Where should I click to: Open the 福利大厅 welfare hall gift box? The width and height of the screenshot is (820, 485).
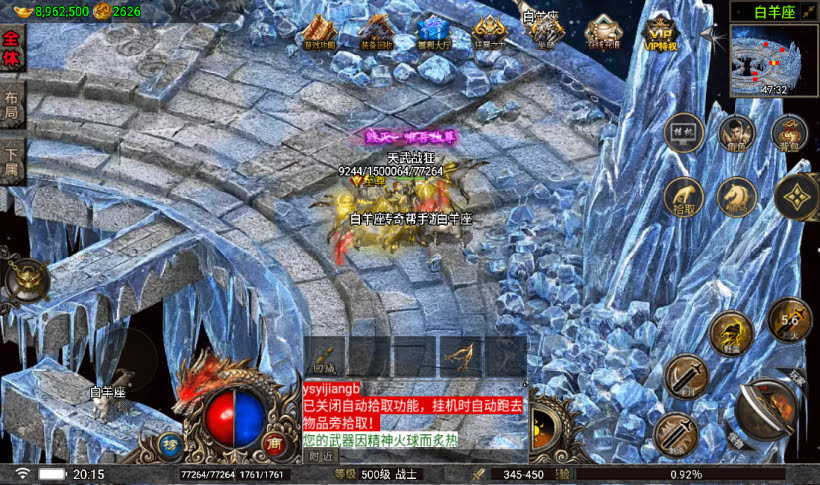click(433, 33)
